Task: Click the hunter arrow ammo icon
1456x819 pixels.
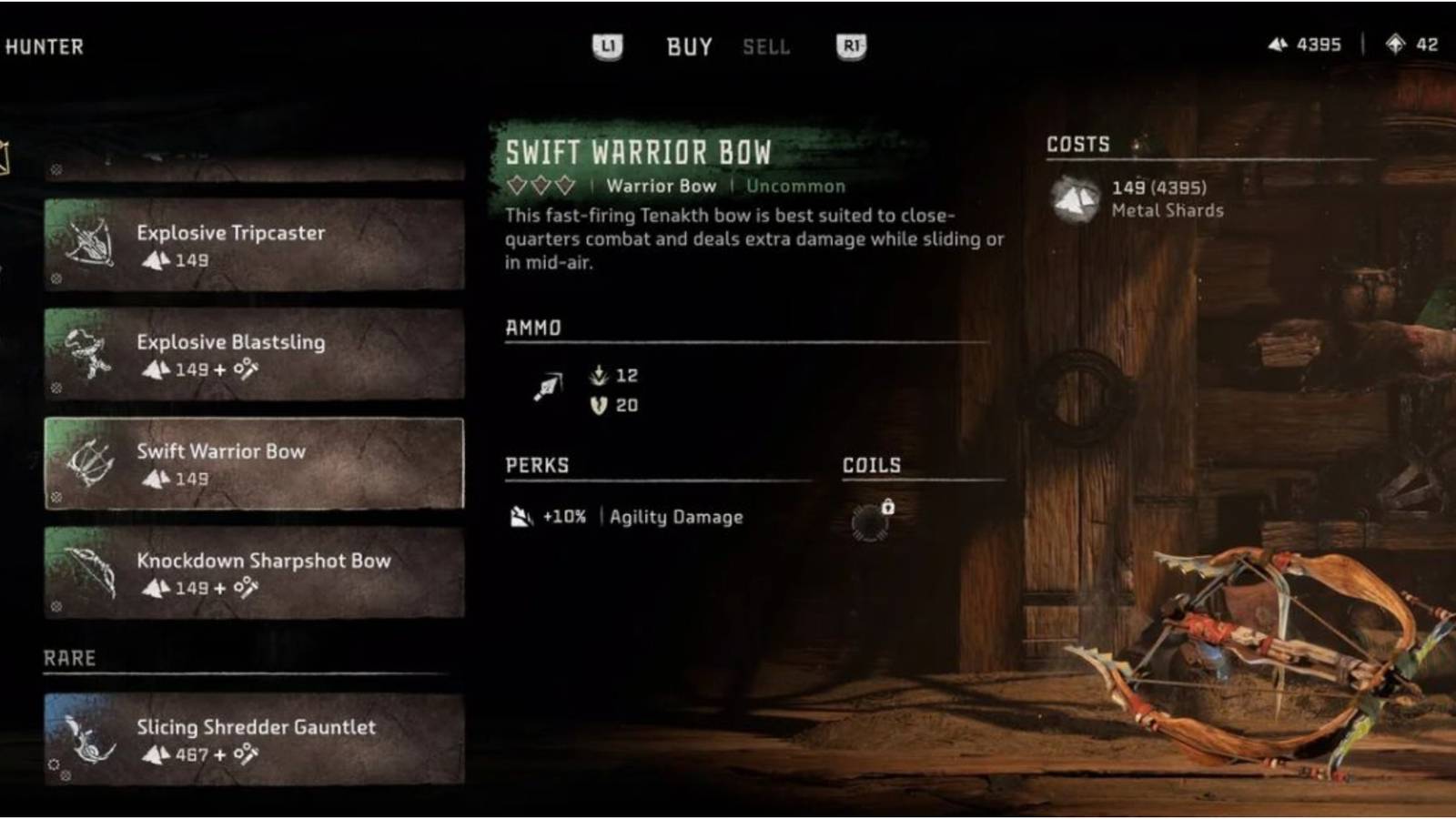Action: pyautogui.click(x=546, y=387)
